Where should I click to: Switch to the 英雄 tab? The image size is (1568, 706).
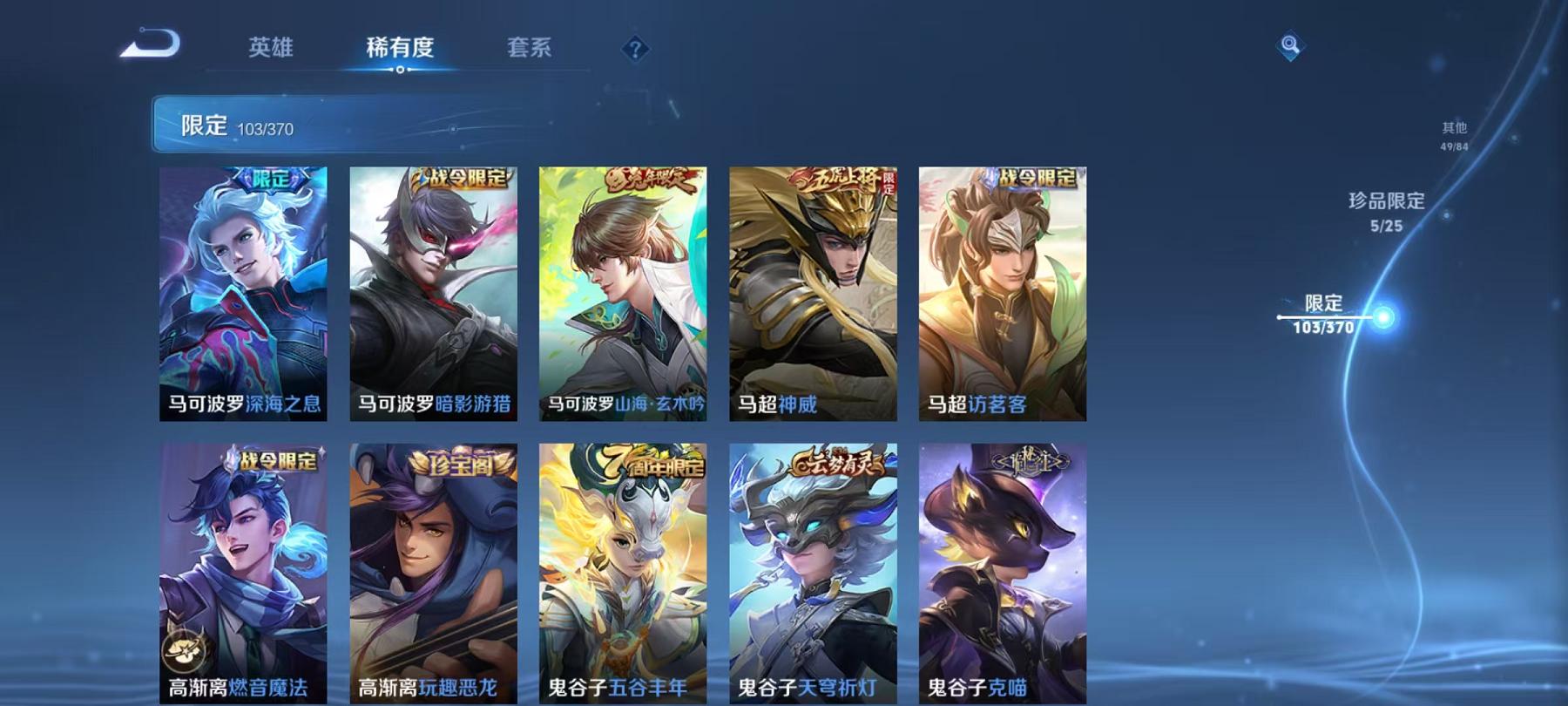(272, 50)
